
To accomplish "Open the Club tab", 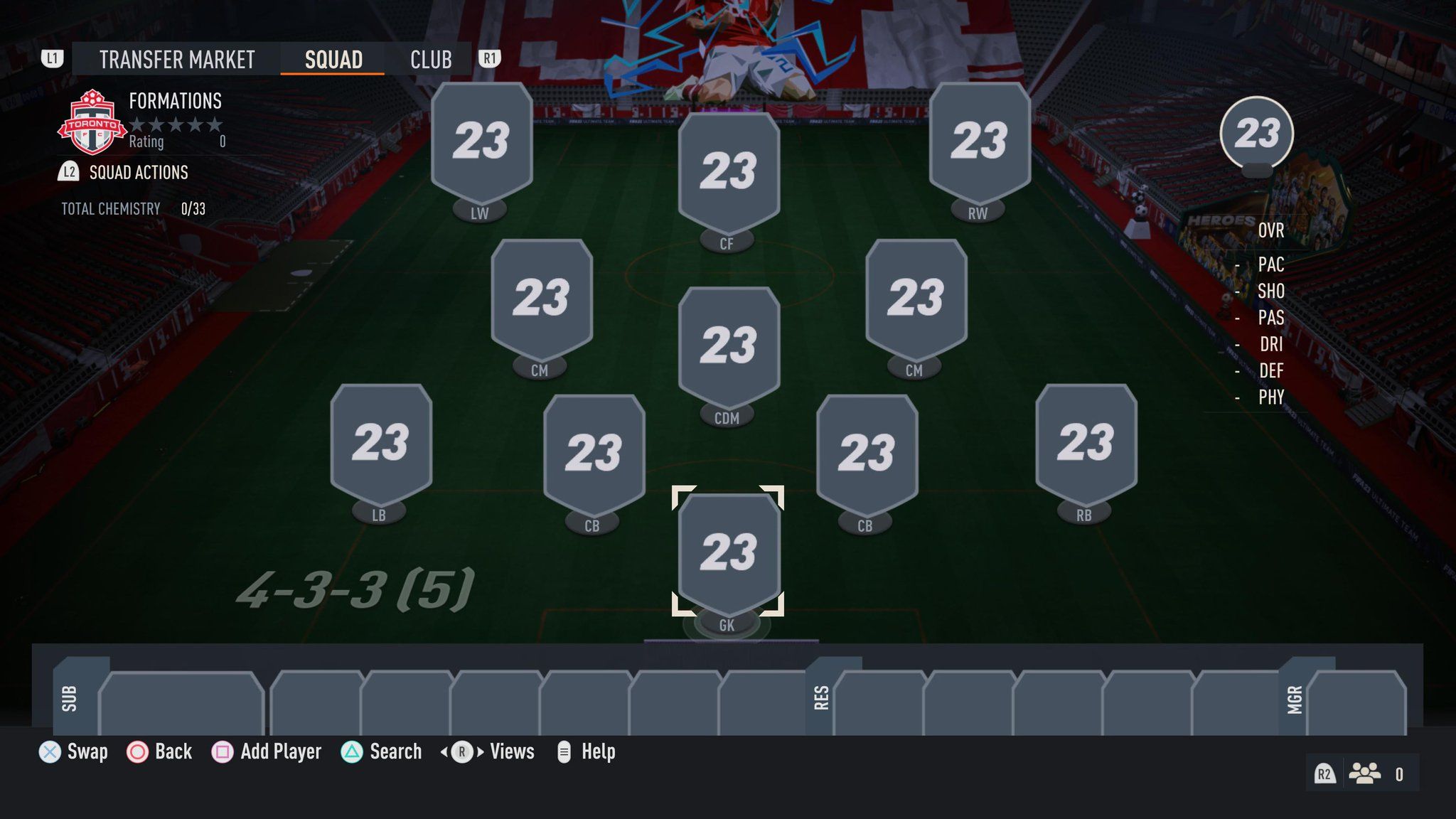I will point(430,60).
